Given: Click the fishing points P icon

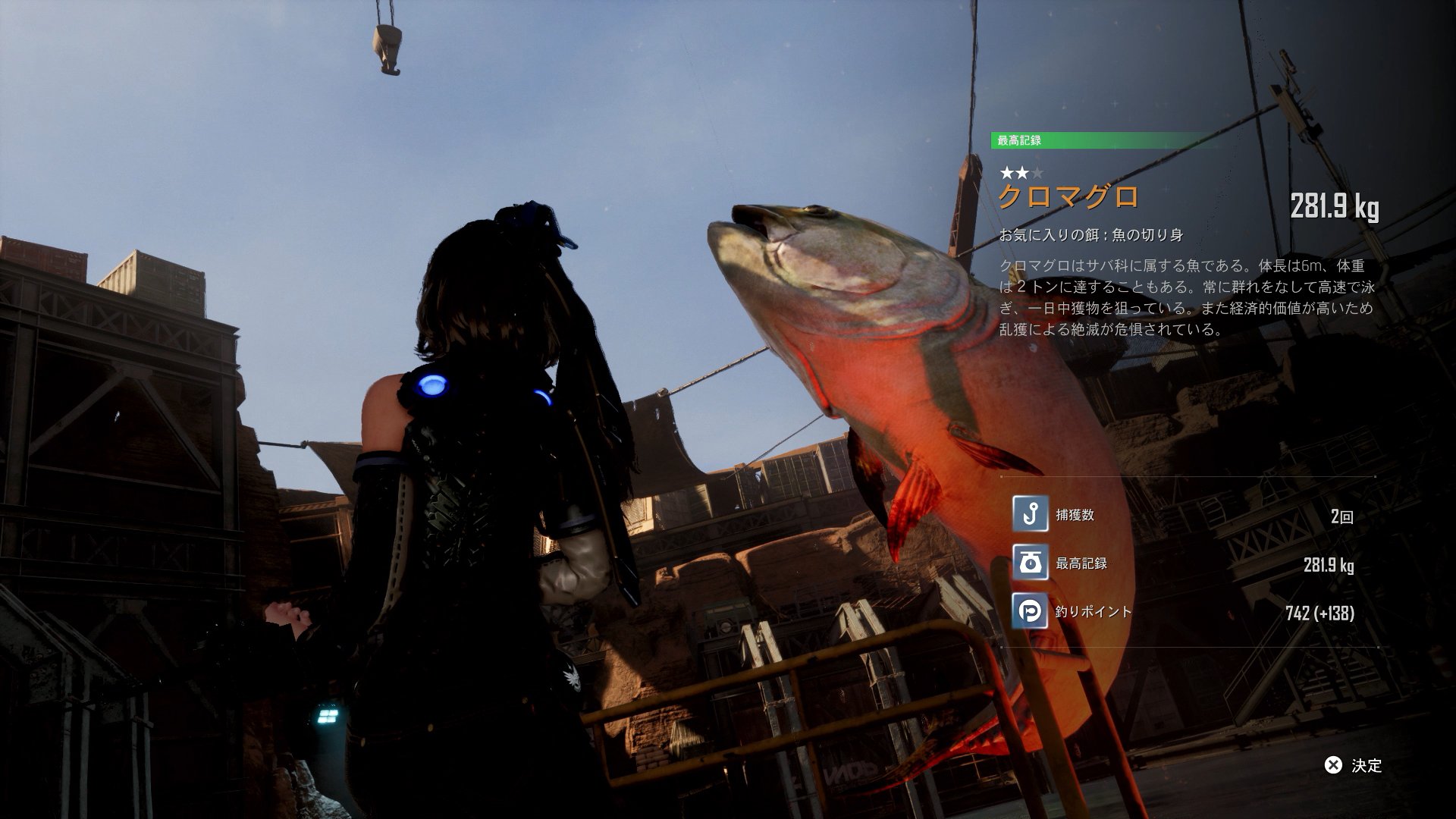Looking at the screenshot, I should (x=1030, y=611).
